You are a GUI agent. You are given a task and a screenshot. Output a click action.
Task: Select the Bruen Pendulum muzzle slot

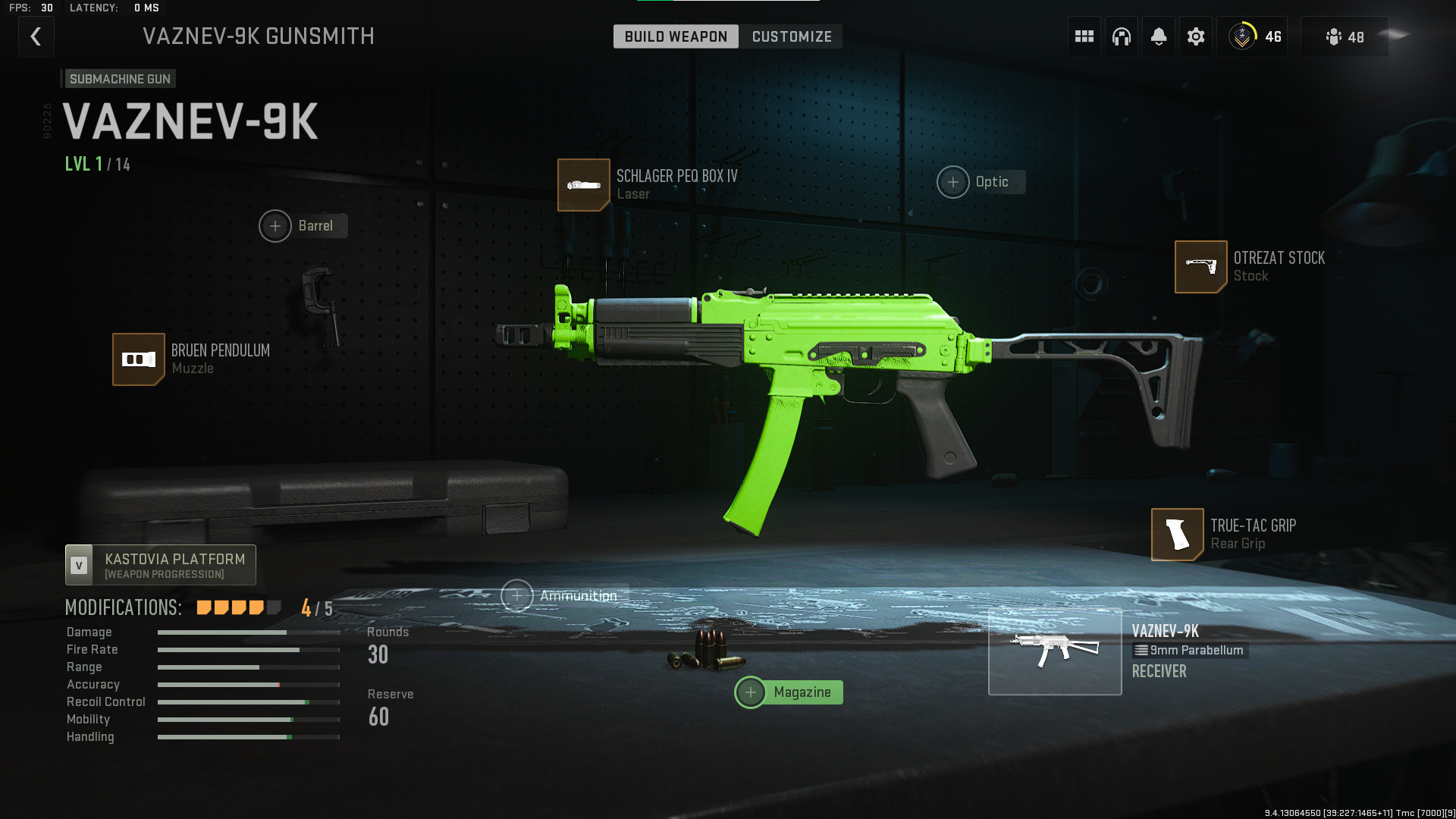[139, 359]
